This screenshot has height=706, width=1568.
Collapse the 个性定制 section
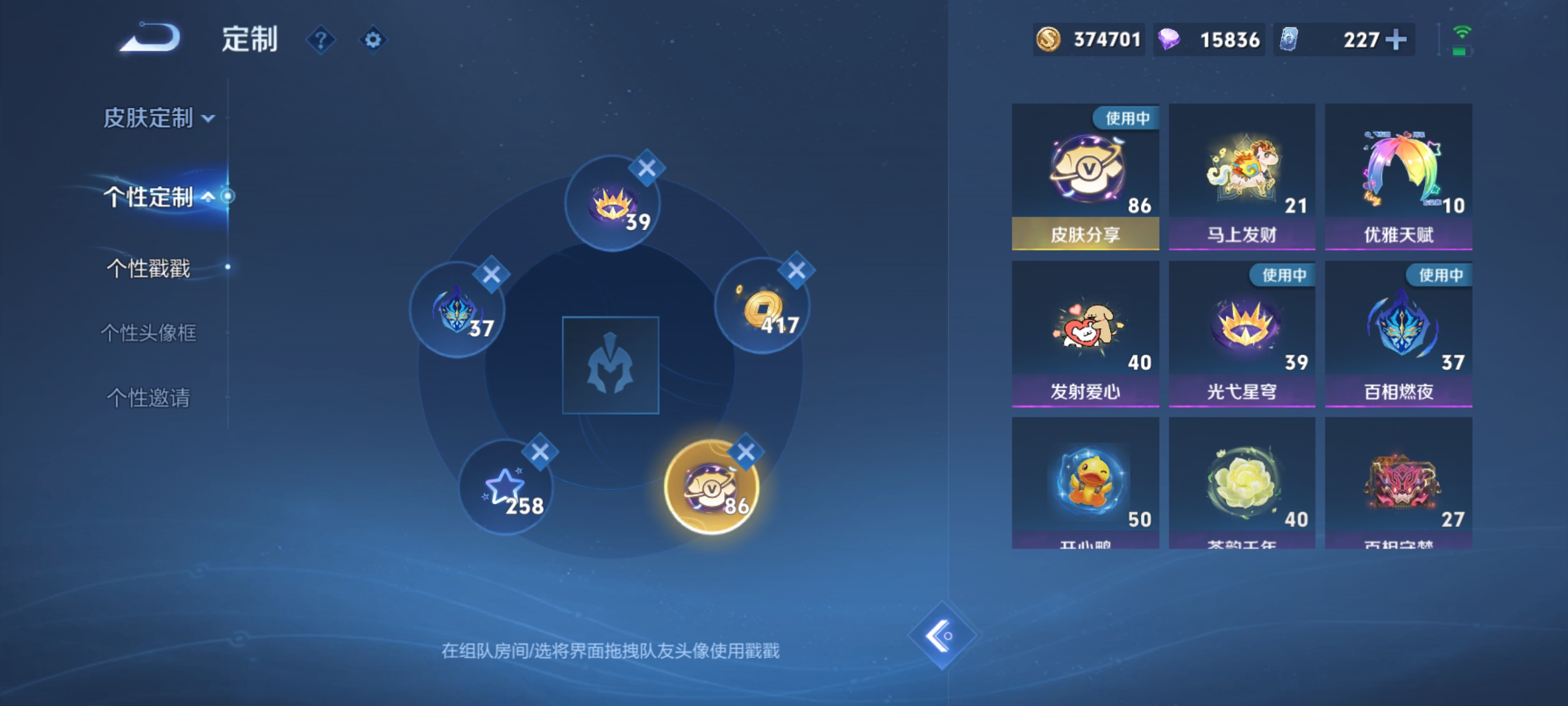151,197
